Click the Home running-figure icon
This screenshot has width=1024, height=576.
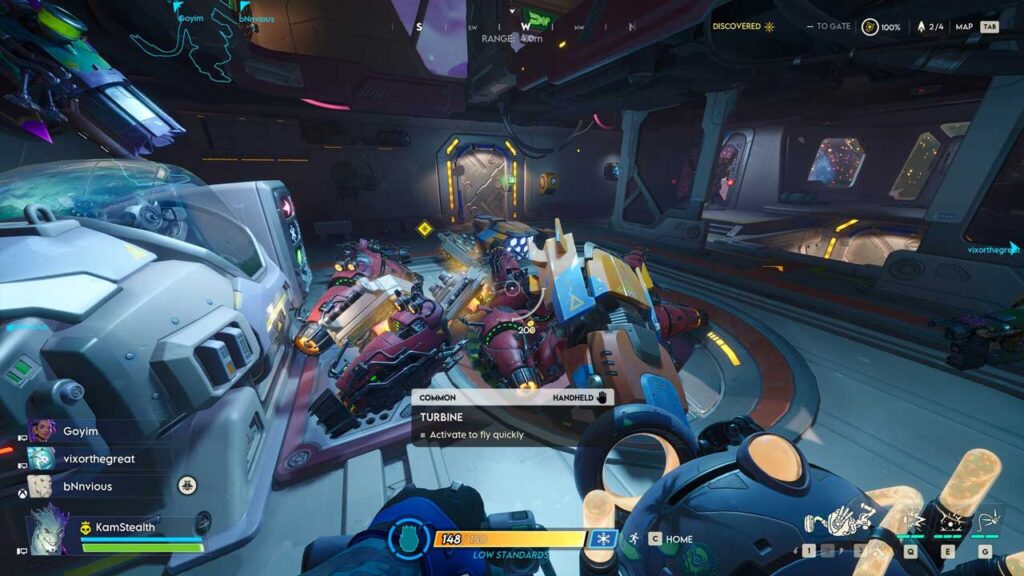coord(631,539)
